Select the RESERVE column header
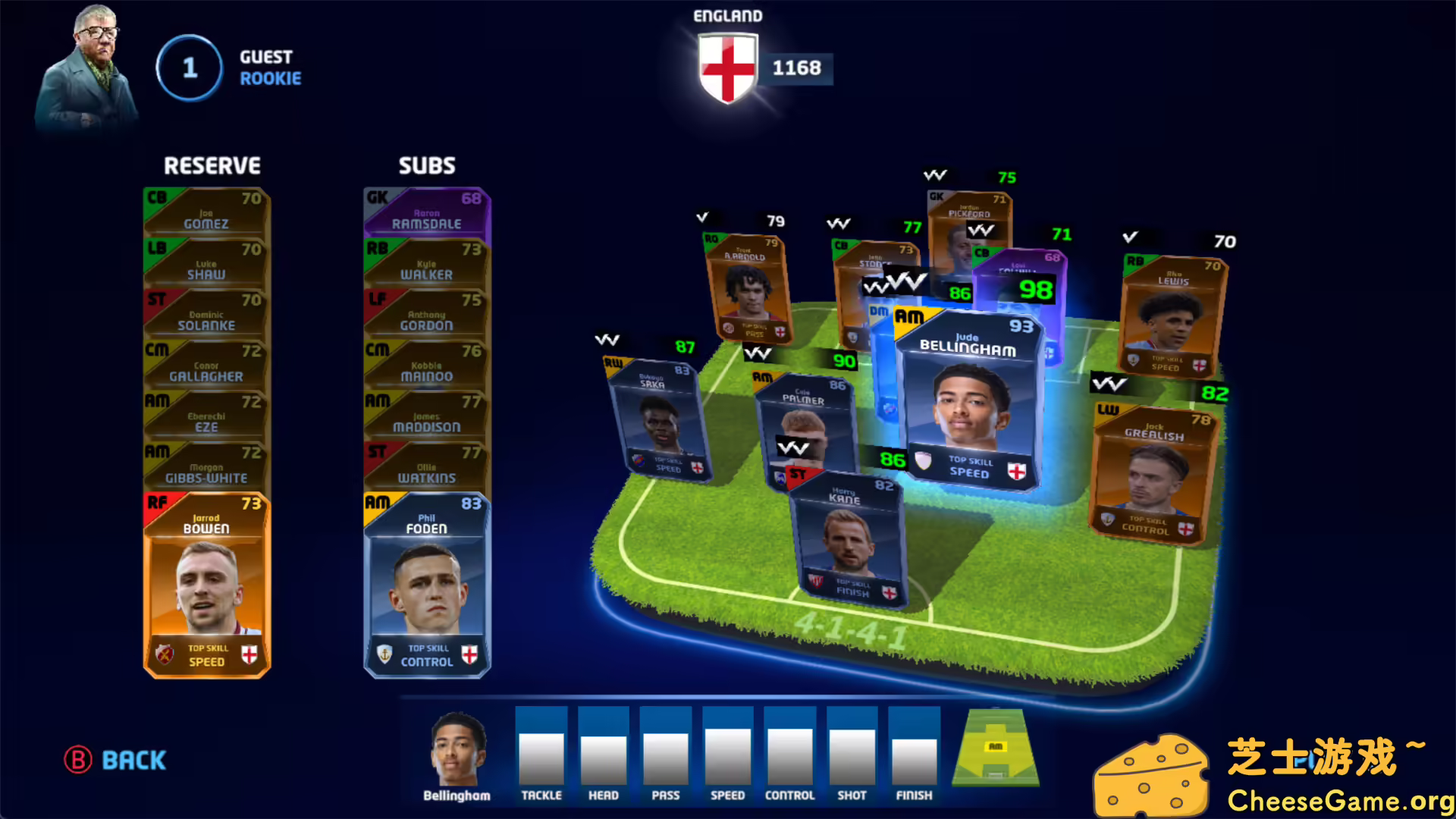 tap(212, 165)
